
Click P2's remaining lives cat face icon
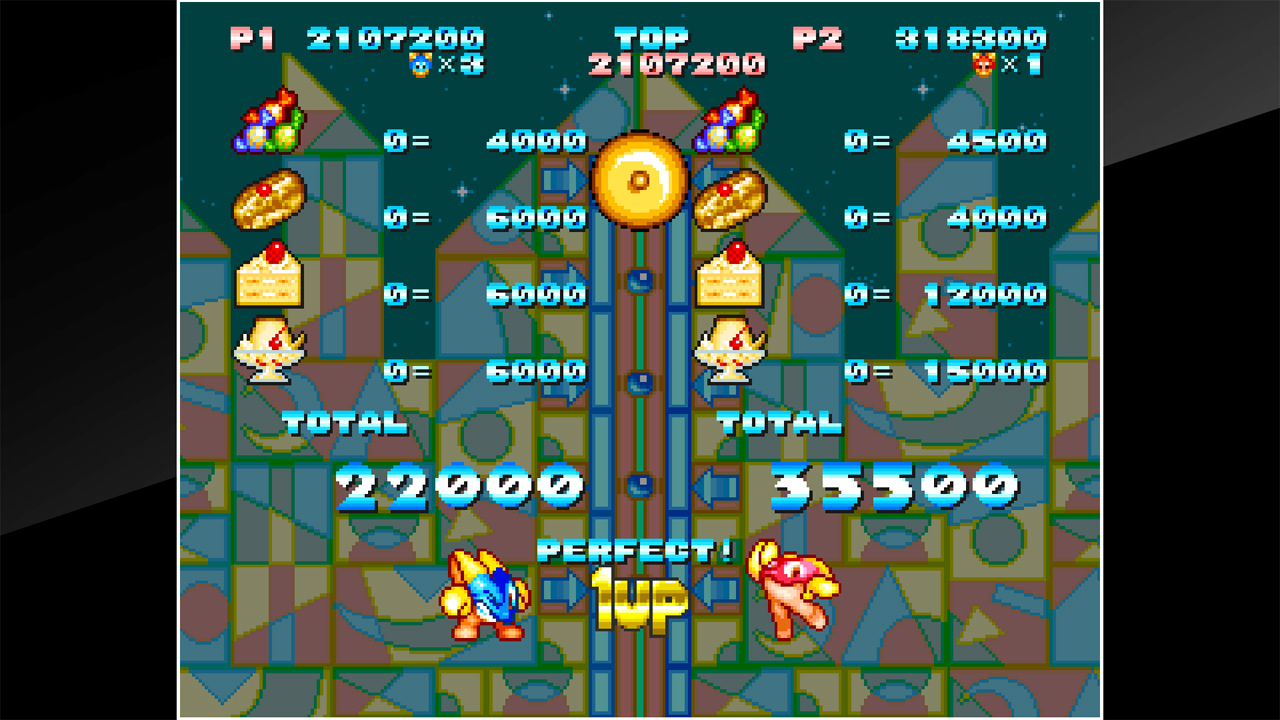coord(984,63)
